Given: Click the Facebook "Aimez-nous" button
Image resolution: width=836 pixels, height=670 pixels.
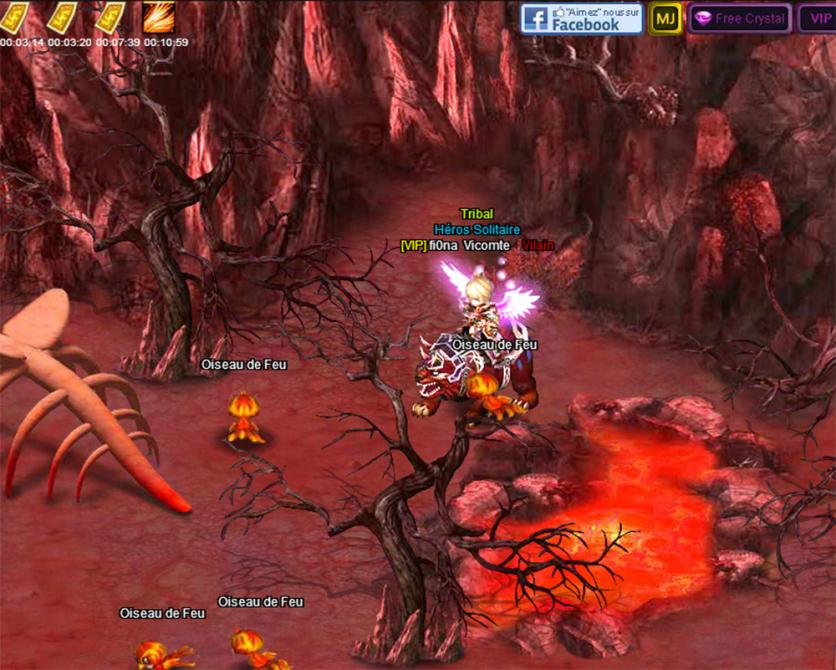Looking at the screenshot, I should 581,18.
